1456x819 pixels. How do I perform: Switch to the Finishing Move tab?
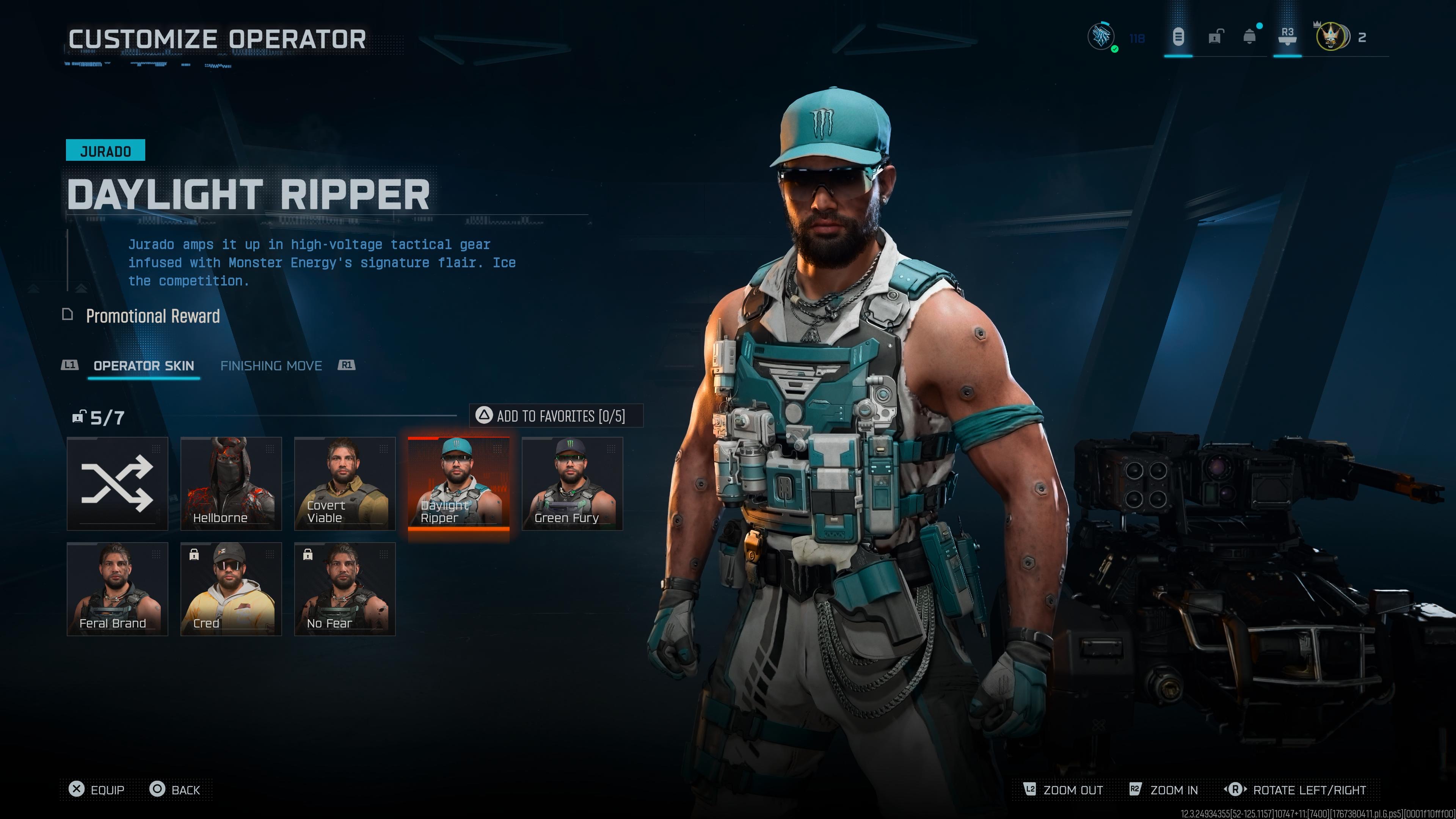pyautogui.click(x=271, y=366)
